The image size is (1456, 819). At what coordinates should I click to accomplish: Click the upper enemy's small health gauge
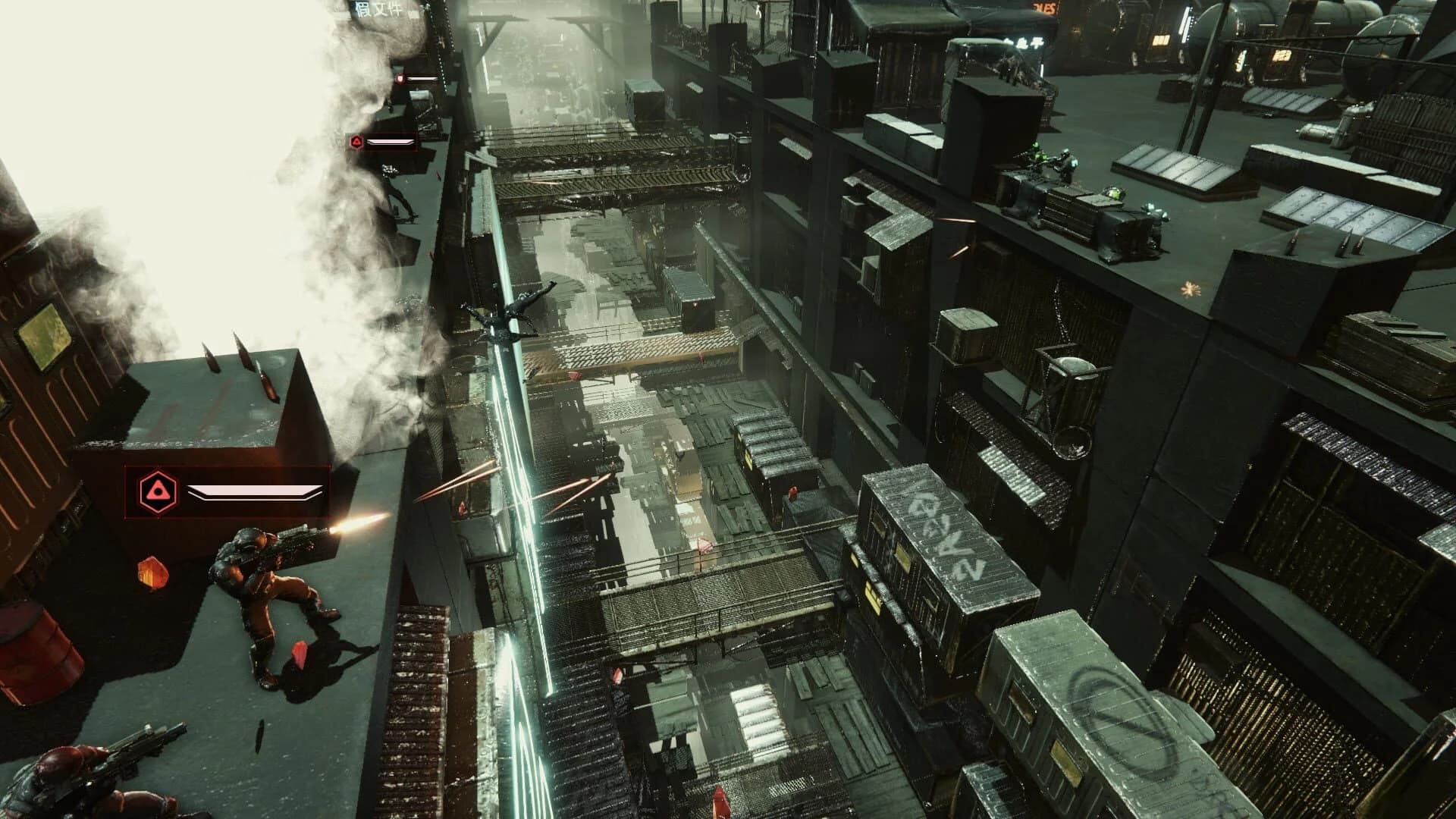pyautogui.click(x=422, y=80)
